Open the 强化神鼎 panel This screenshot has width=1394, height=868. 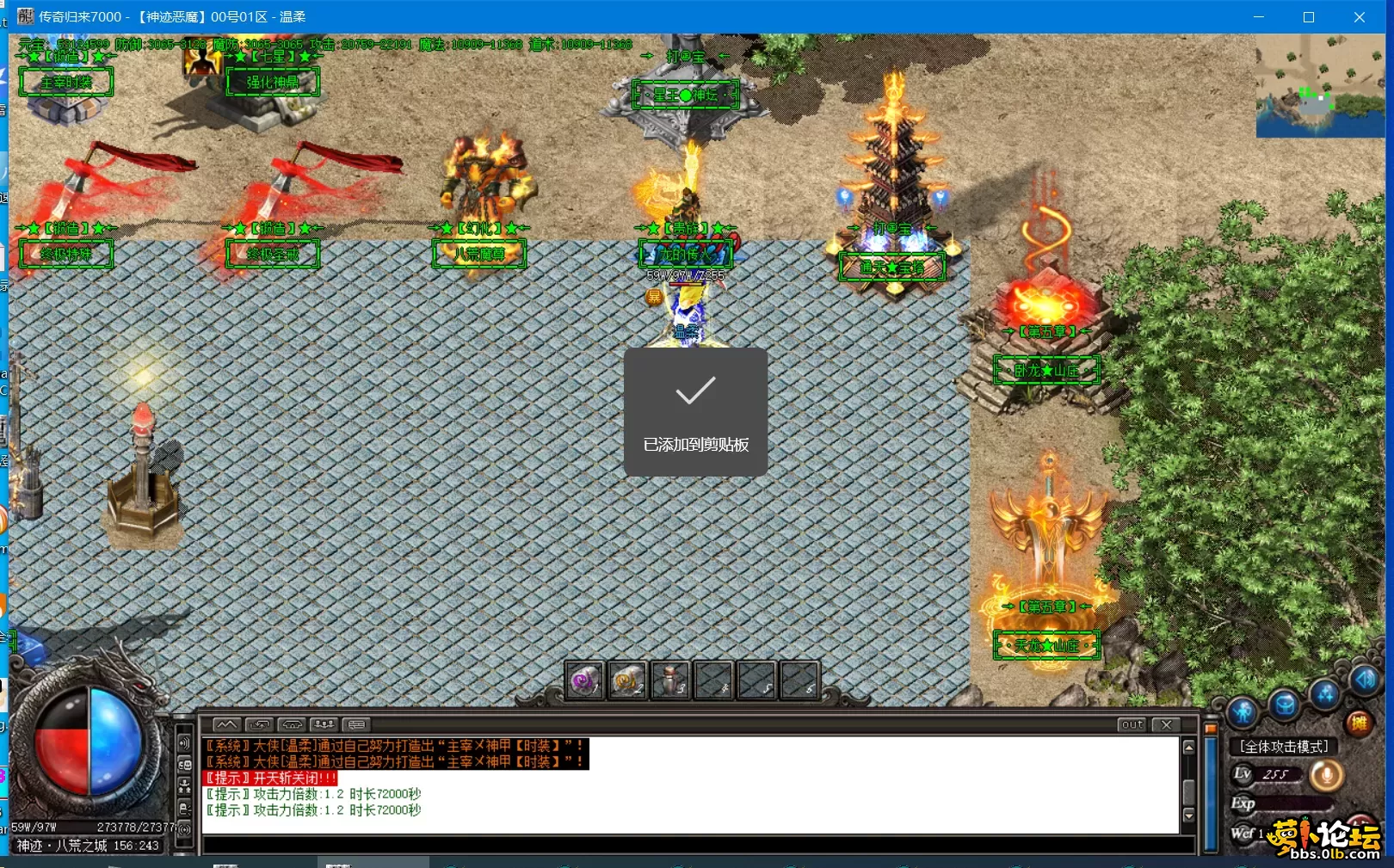pyautogui.click(x=272, y=83)
